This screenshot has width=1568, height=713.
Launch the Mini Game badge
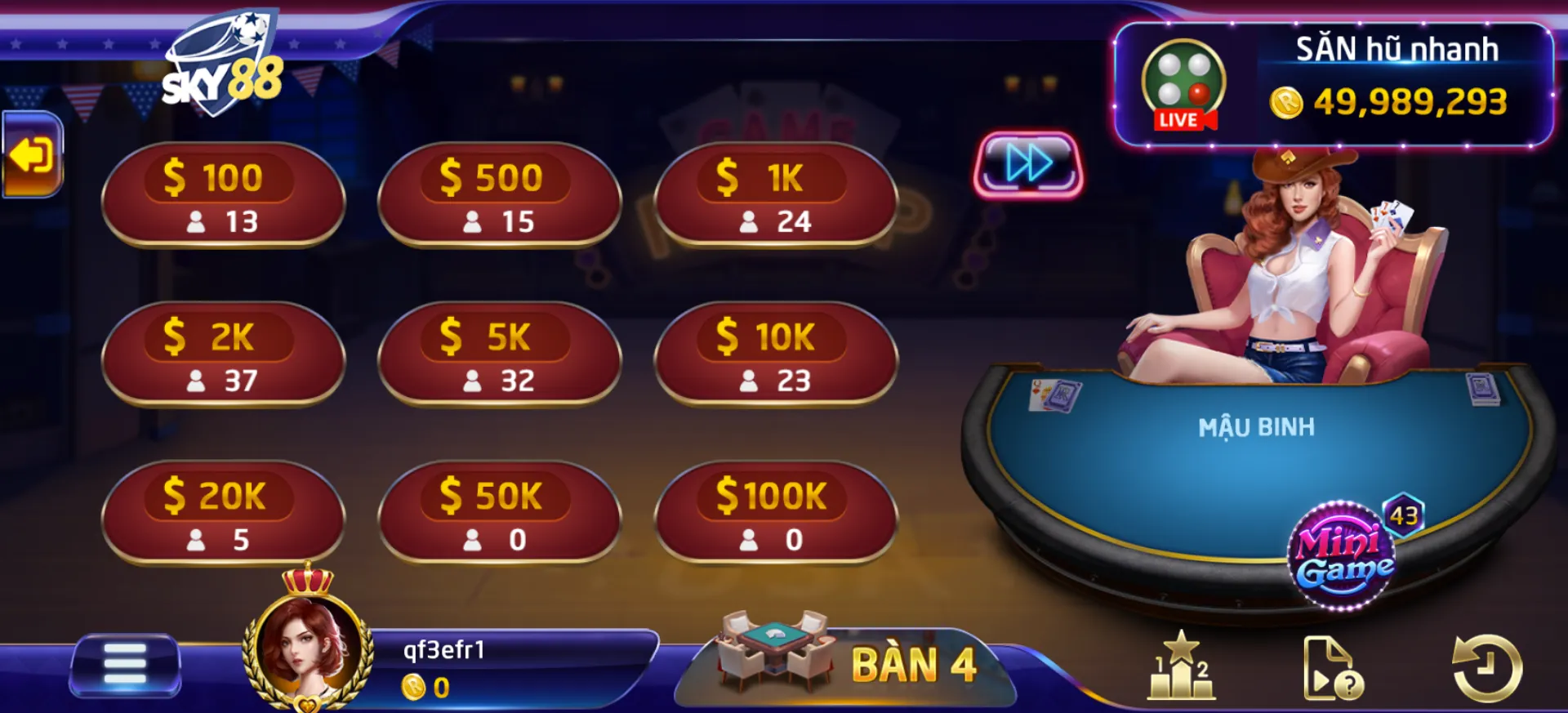(x=1343, y=556)
